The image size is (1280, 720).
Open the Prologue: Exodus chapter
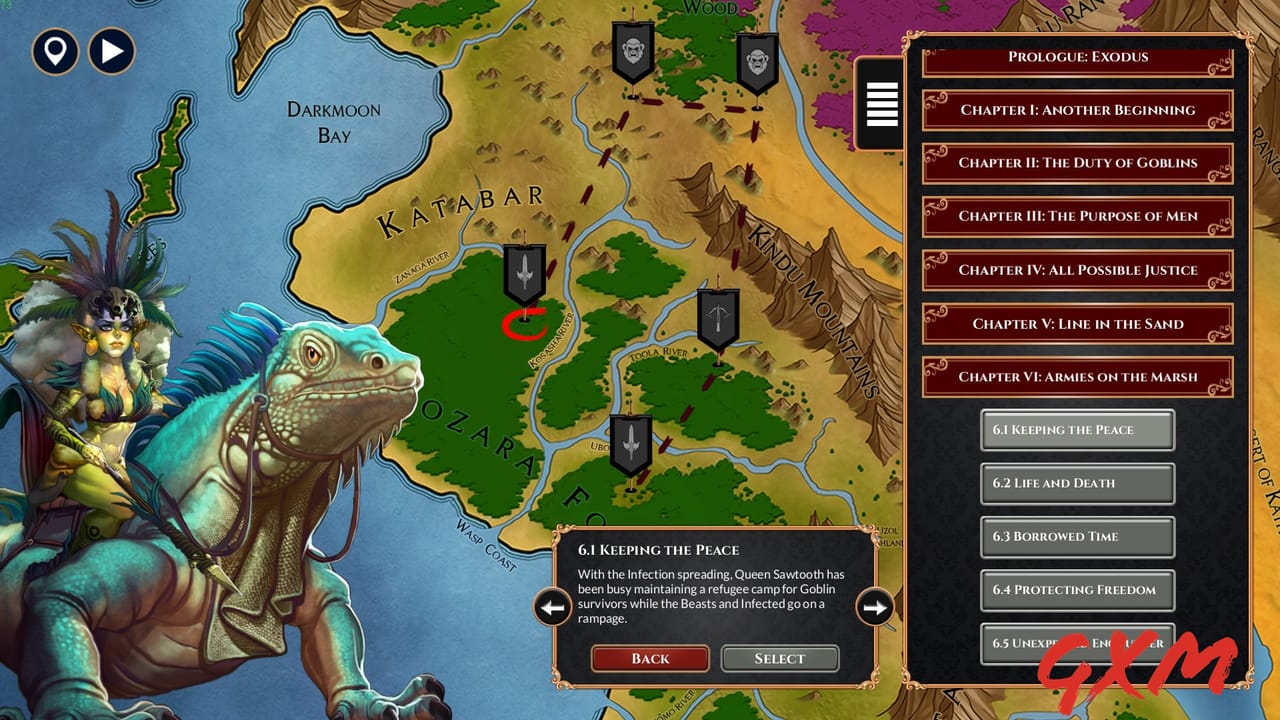(x=1077, y=57)
